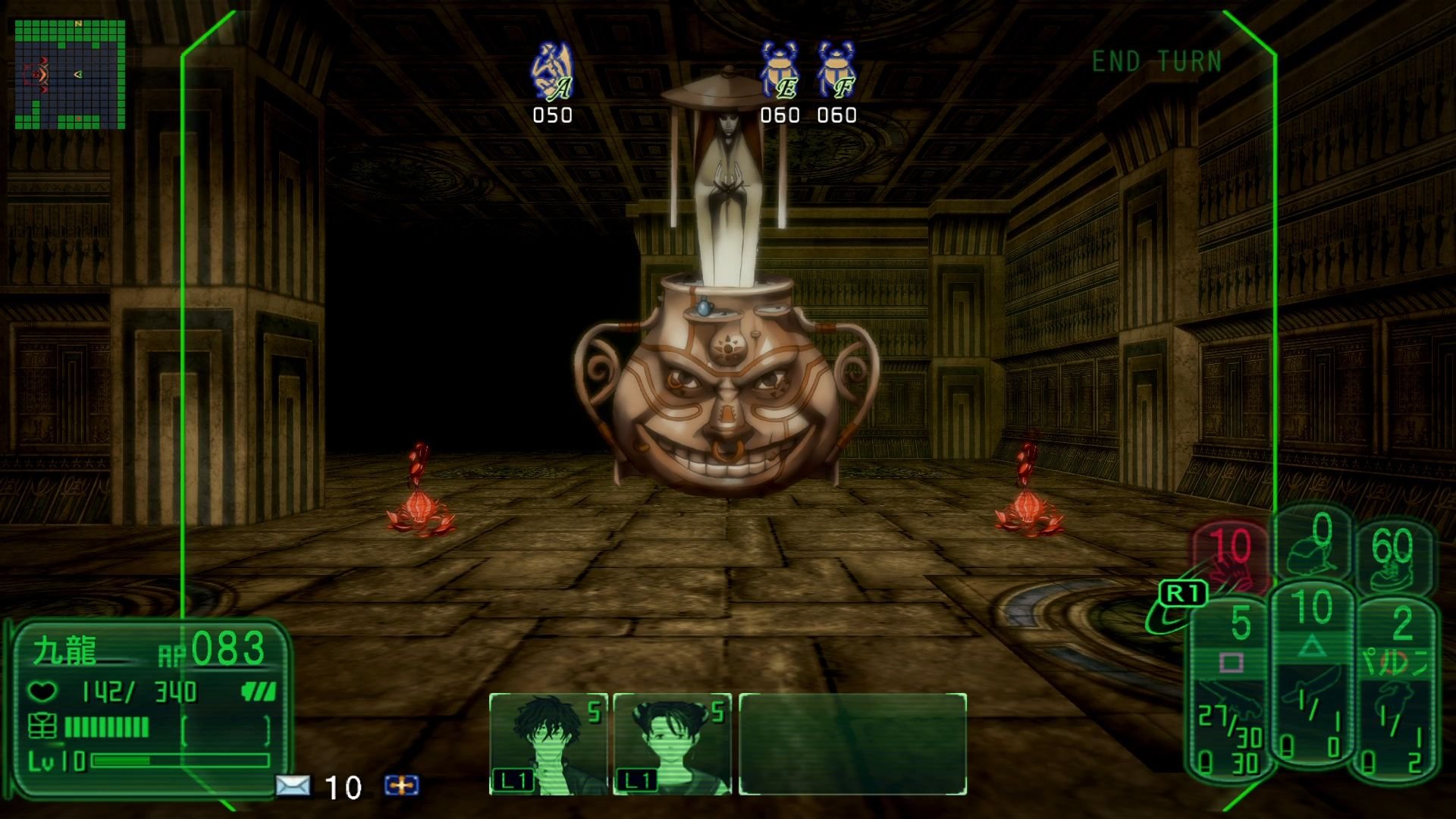The height and width of the screenshot is (819, 1456).
Task: Choose the top action slot costing 0 AP
Action: tap(1314, 543)
